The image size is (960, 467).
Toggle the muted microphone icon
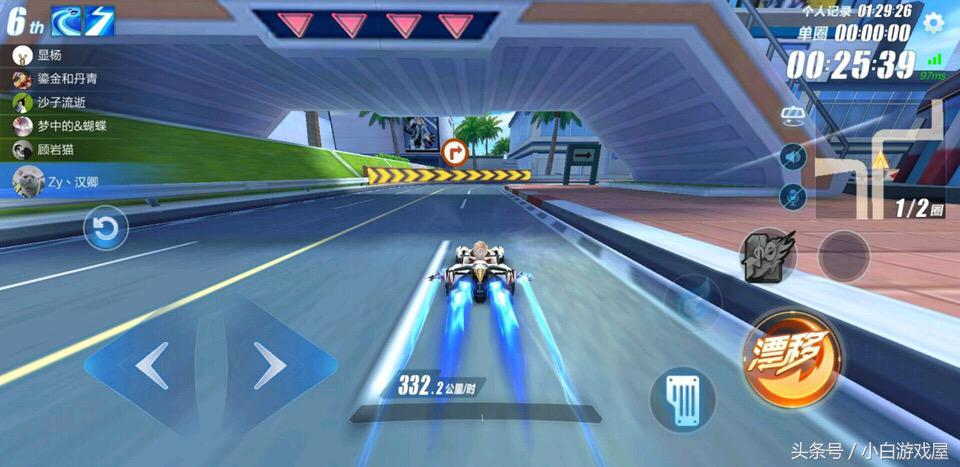click(793, 197)
